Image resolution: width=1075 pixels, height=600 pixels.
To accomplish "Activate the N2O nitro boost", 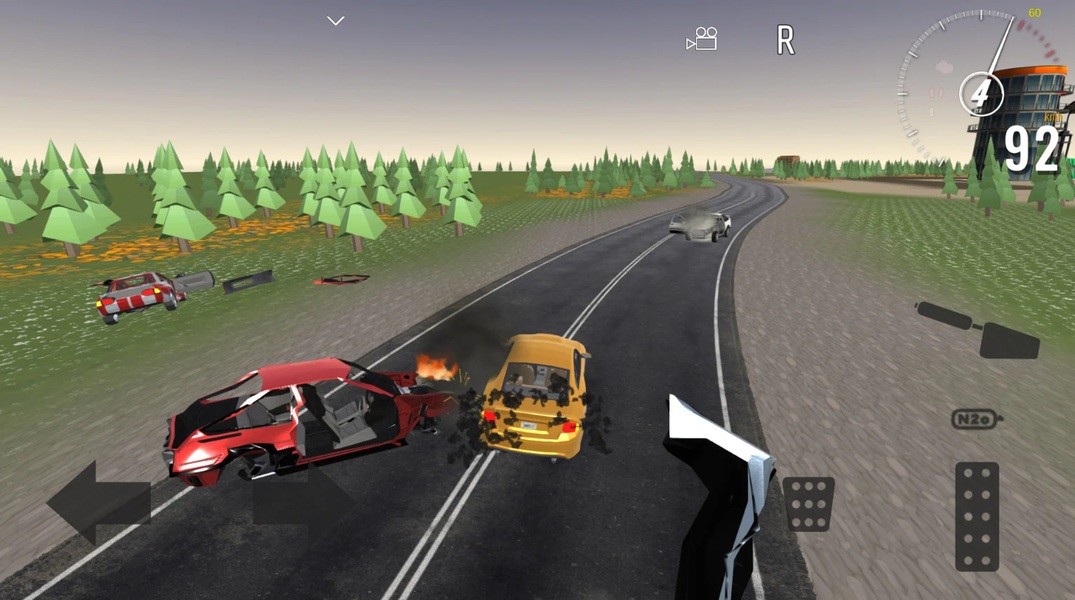I will point(975,420).
